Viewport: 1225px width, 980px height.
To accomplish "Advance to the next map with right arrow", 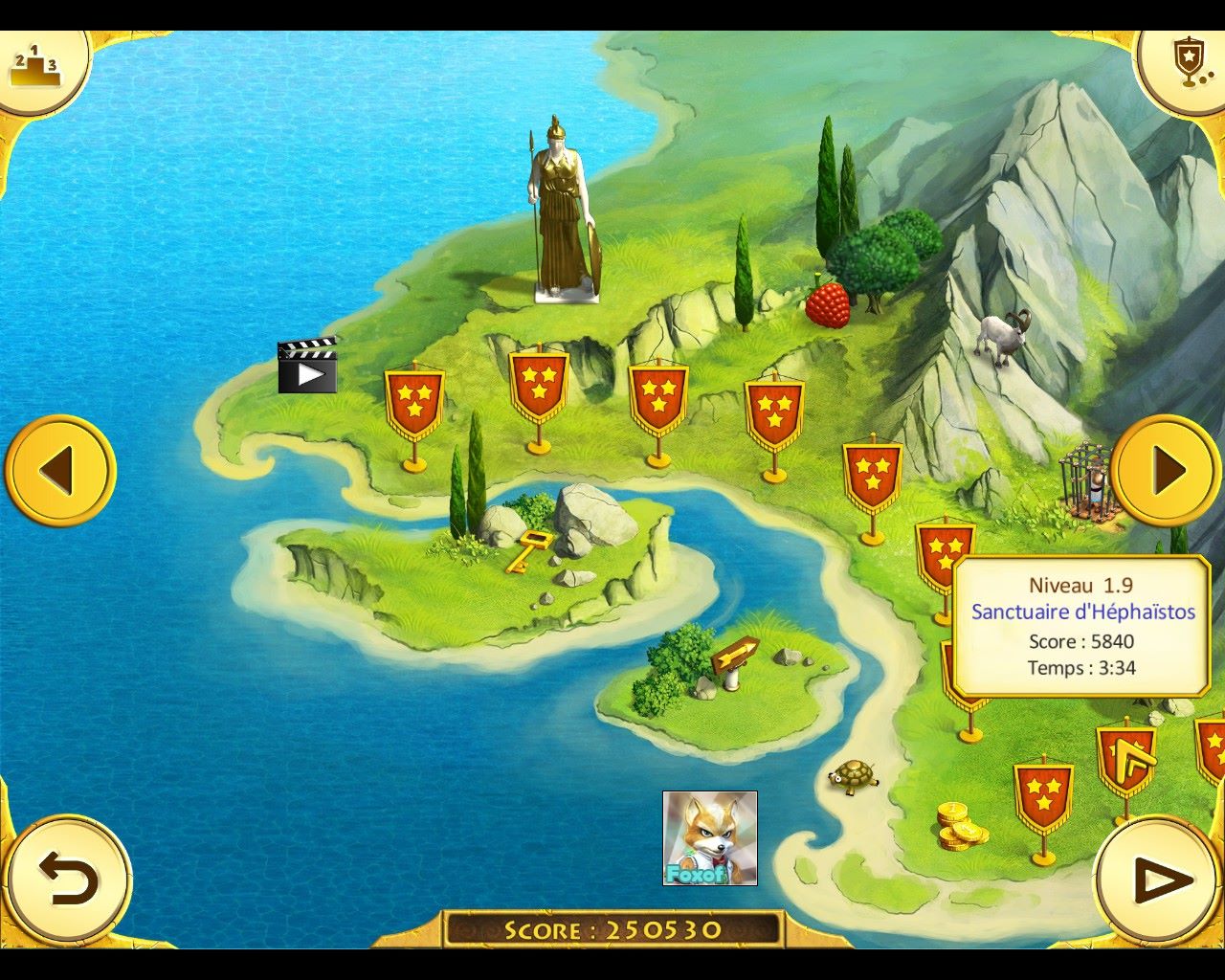I will tap(1166, 470).
